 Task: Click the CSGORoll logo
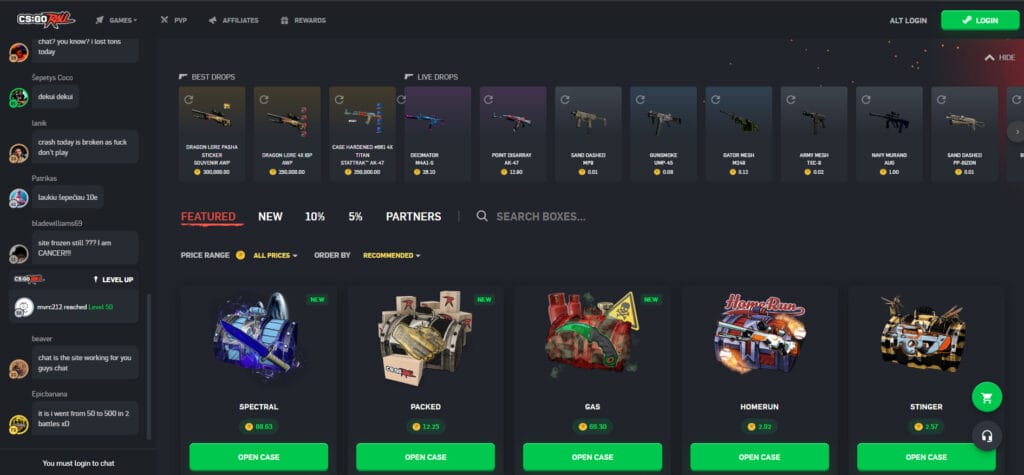tap(45, 20)
